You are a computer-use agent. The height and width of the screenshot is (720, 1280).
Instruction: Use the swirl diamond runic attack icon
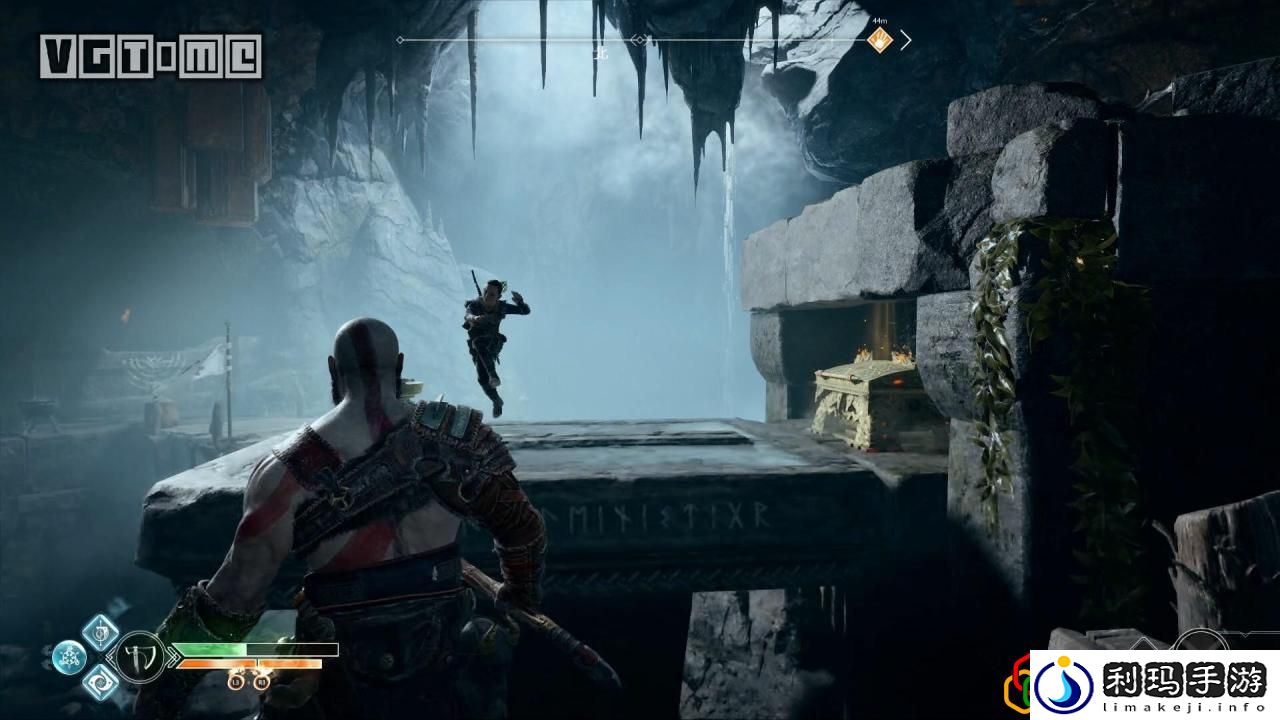click(100, 683)
